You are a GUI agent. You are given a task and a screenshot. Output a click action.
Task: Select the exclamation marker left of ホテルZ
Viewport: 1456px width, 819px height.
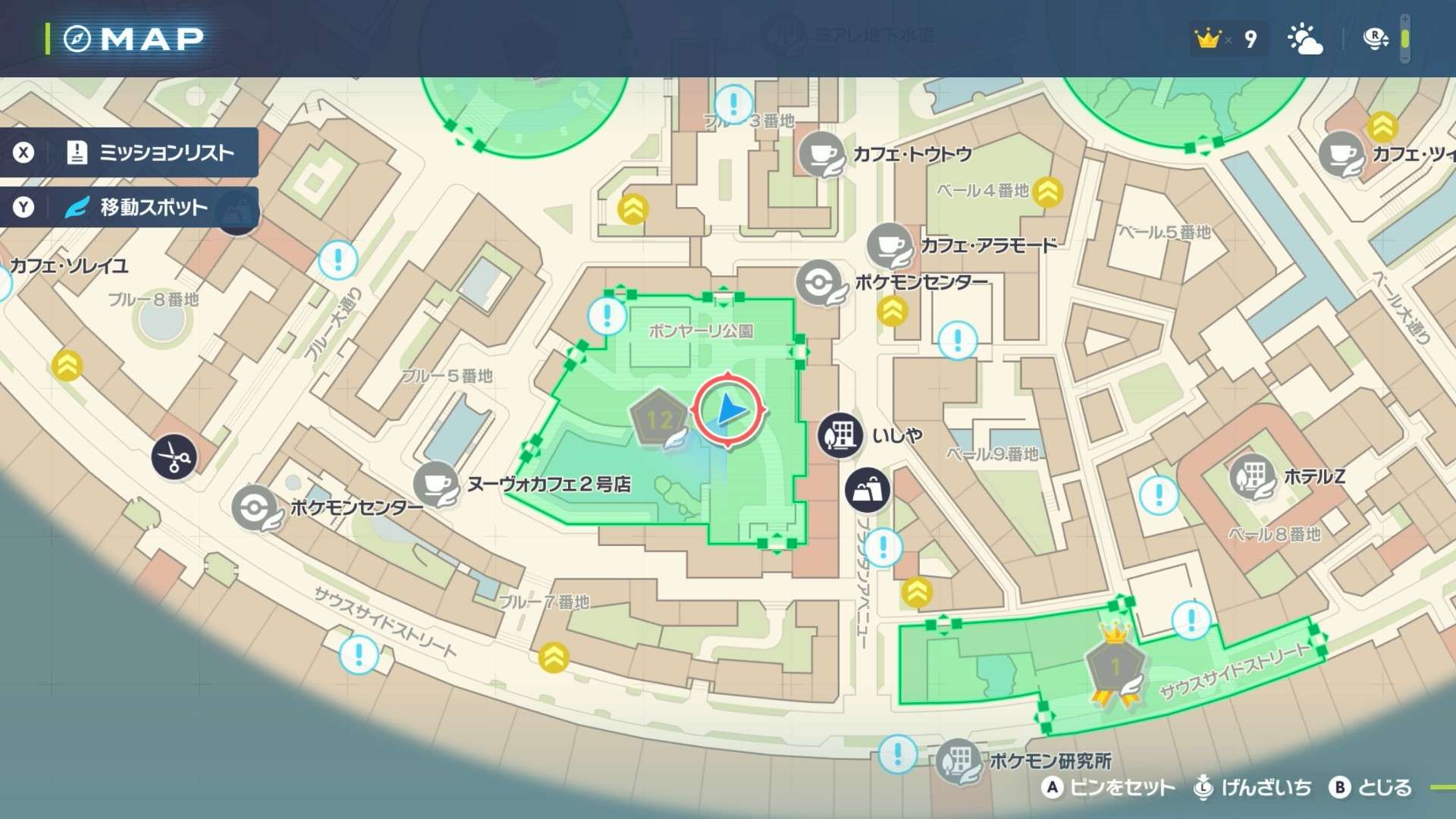pyautogui.click(x=1159, y=495)
